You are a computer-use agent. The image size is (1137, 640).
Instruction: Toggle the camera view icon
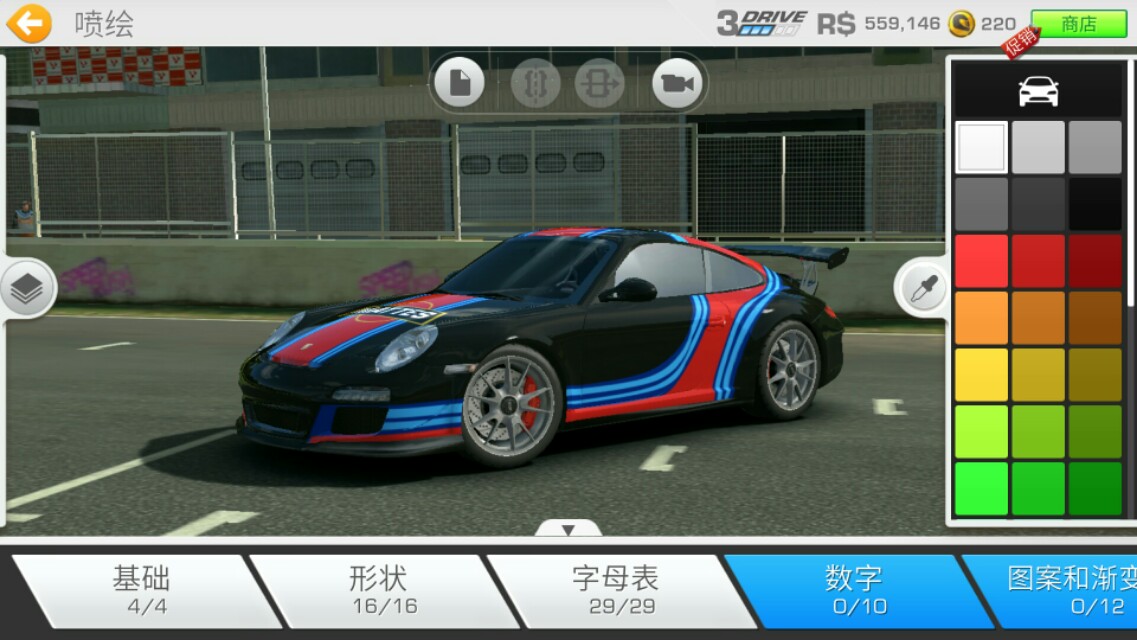coord(677,83)
